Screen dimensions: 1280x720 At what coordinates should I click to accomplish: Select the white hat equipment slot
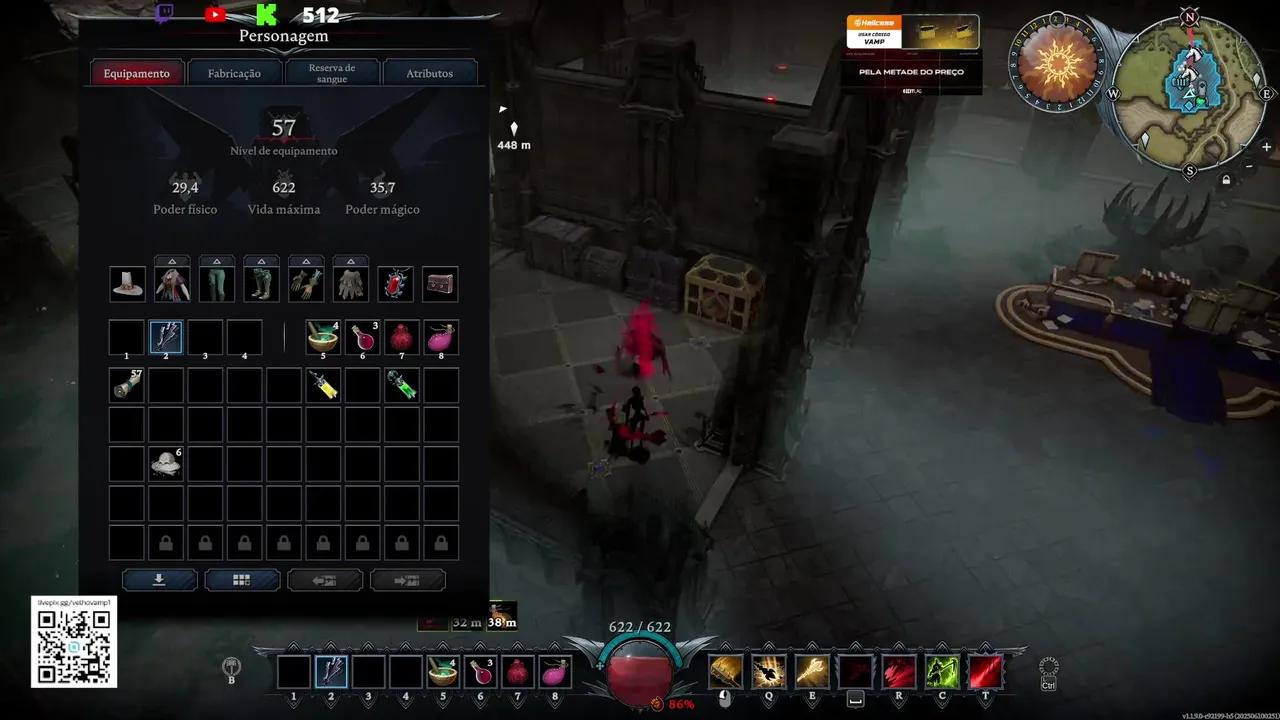point(127,284)
